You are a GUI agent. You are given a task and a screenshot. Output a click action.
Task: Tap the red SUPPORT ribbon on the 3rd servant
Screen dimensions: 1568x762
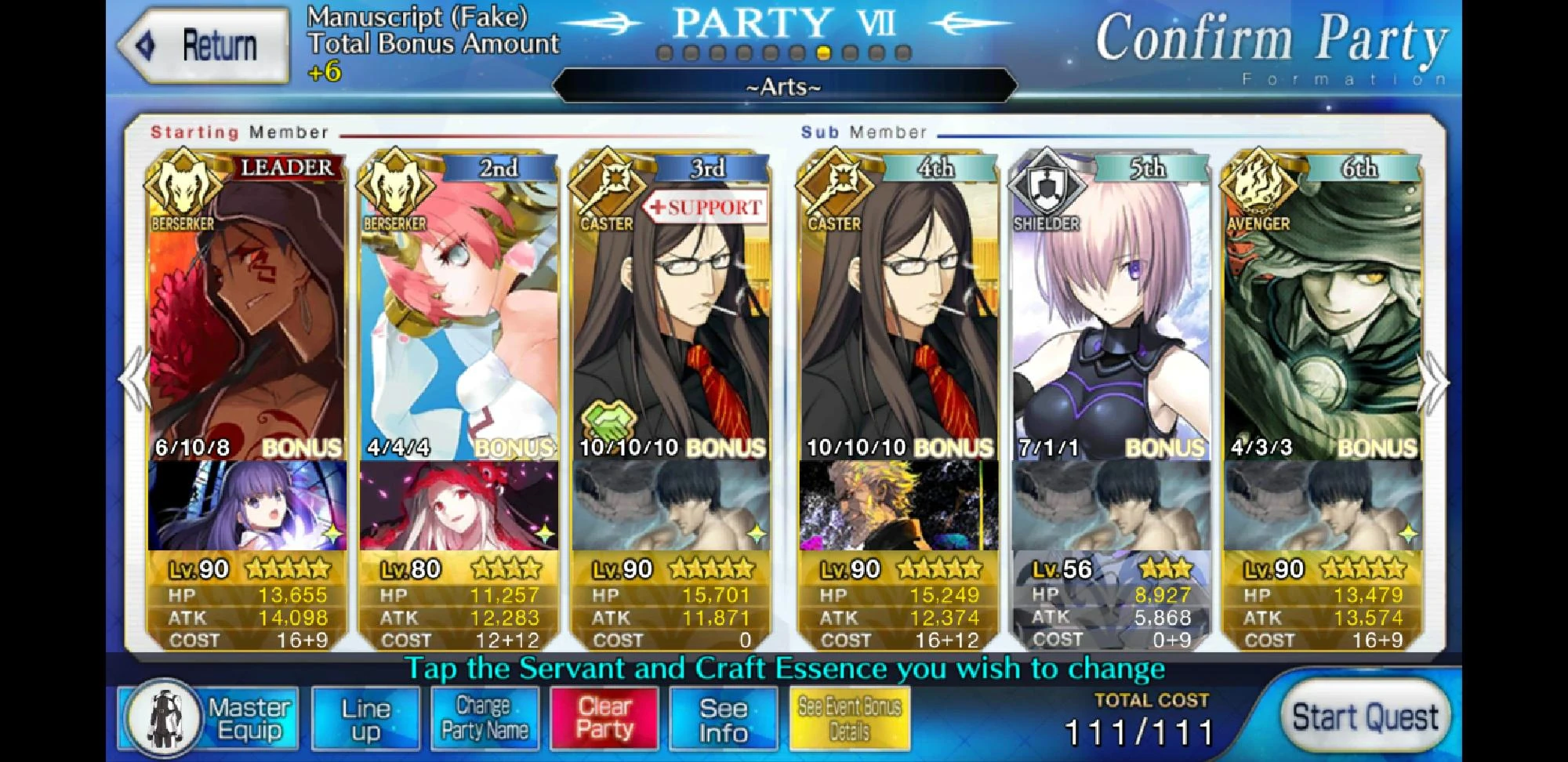(704, 208)
